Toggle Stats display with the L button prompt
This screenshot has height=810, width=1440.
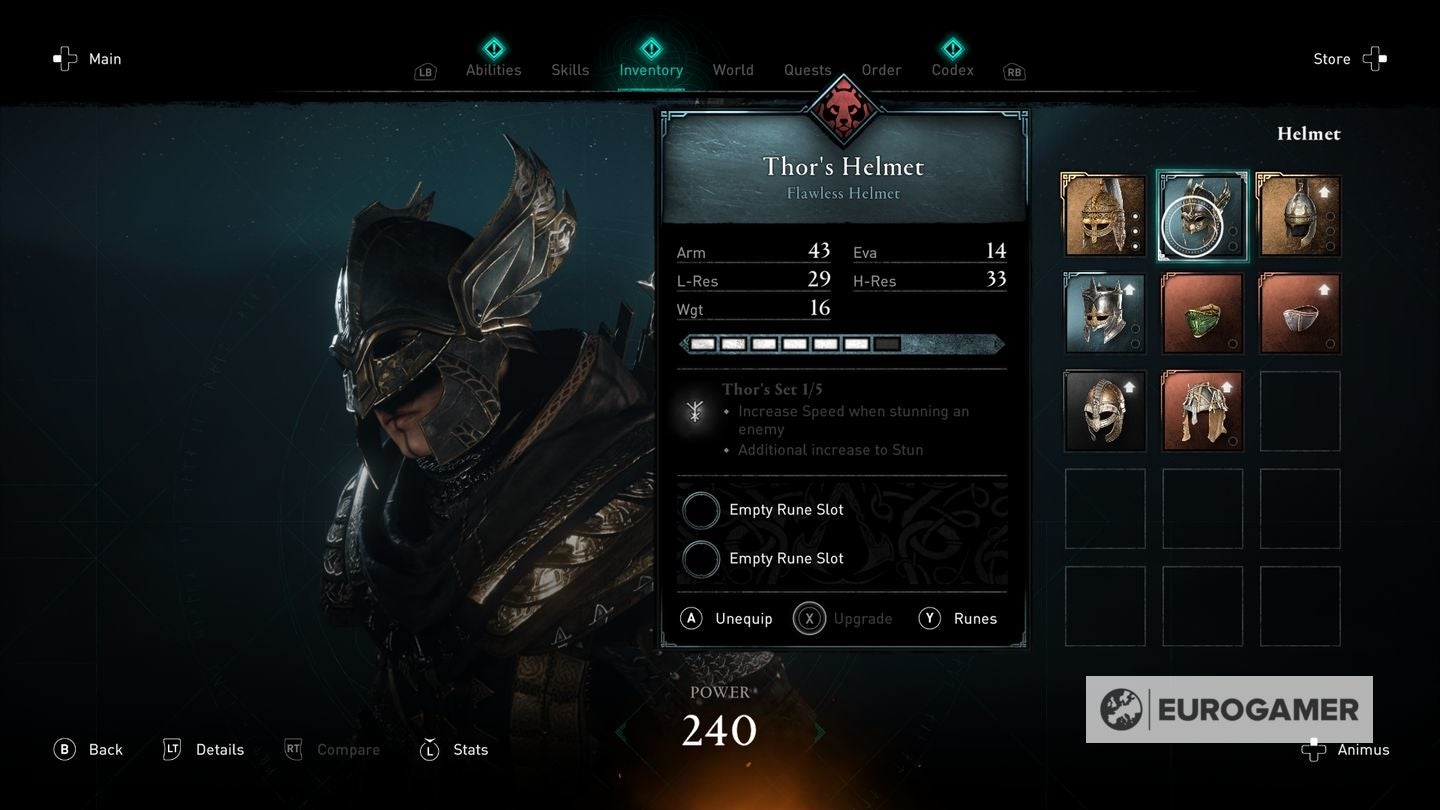click(429, 749)
